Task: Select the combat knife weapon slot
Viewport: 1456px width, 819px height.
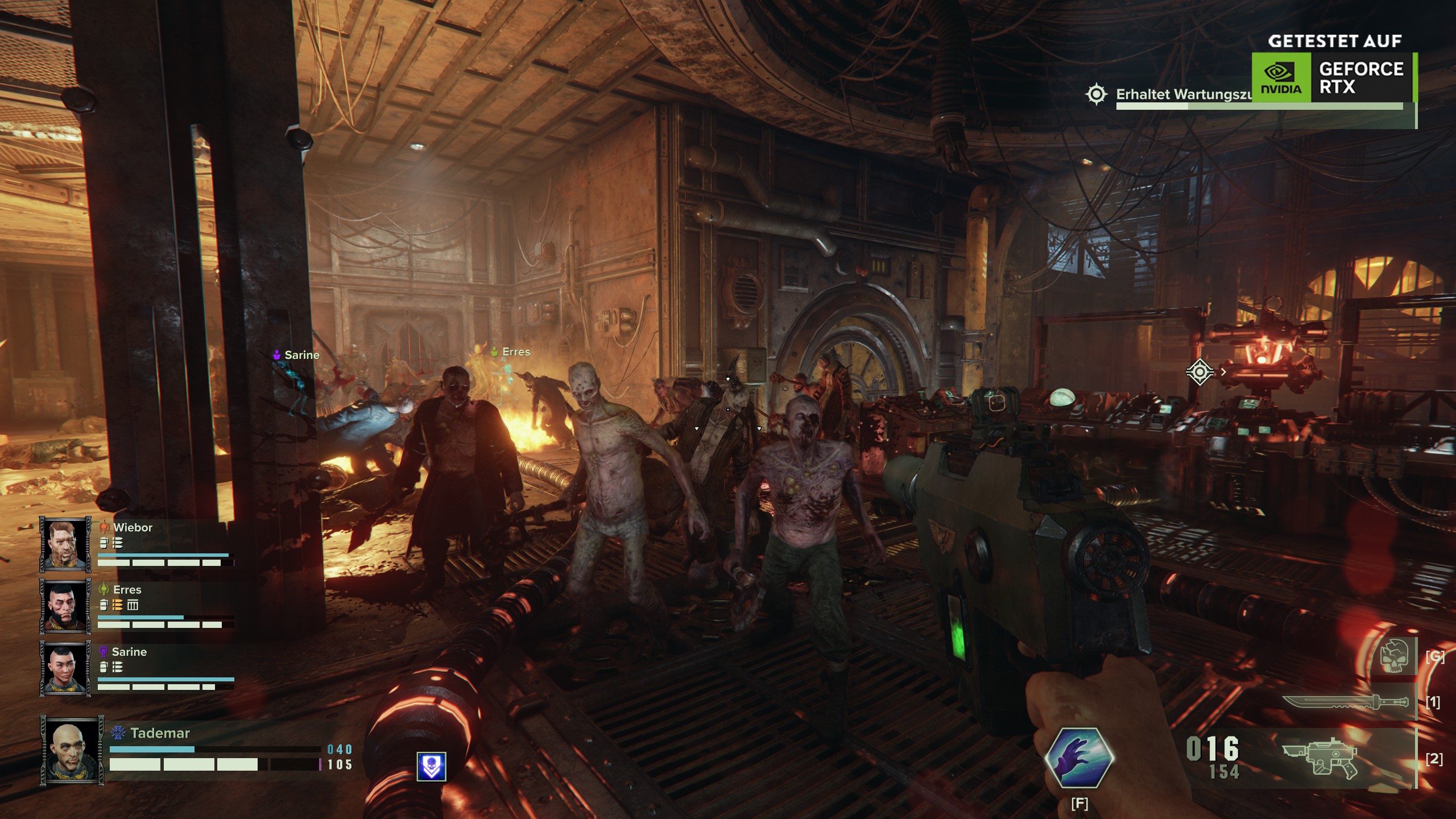Action: (x=1346, y=702)
